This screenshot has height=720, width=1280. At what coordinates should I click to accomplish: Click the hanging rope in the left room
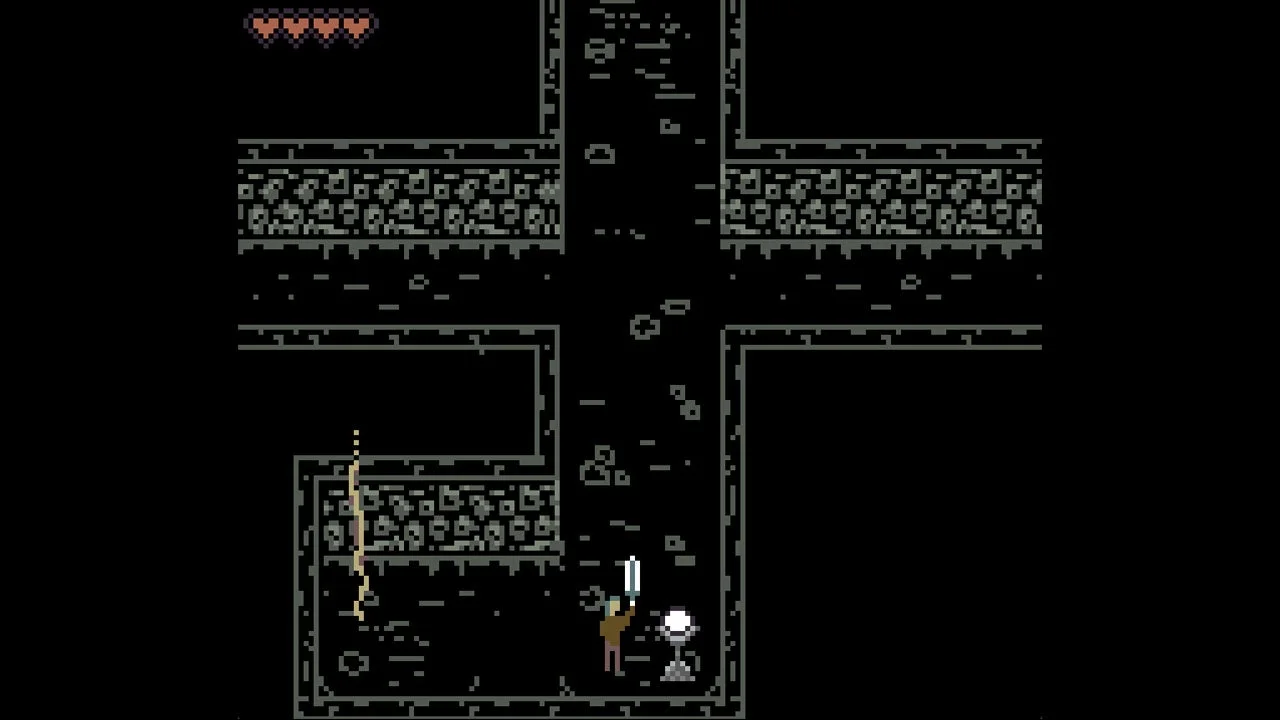pyautogui.click(x=355, y=520)
